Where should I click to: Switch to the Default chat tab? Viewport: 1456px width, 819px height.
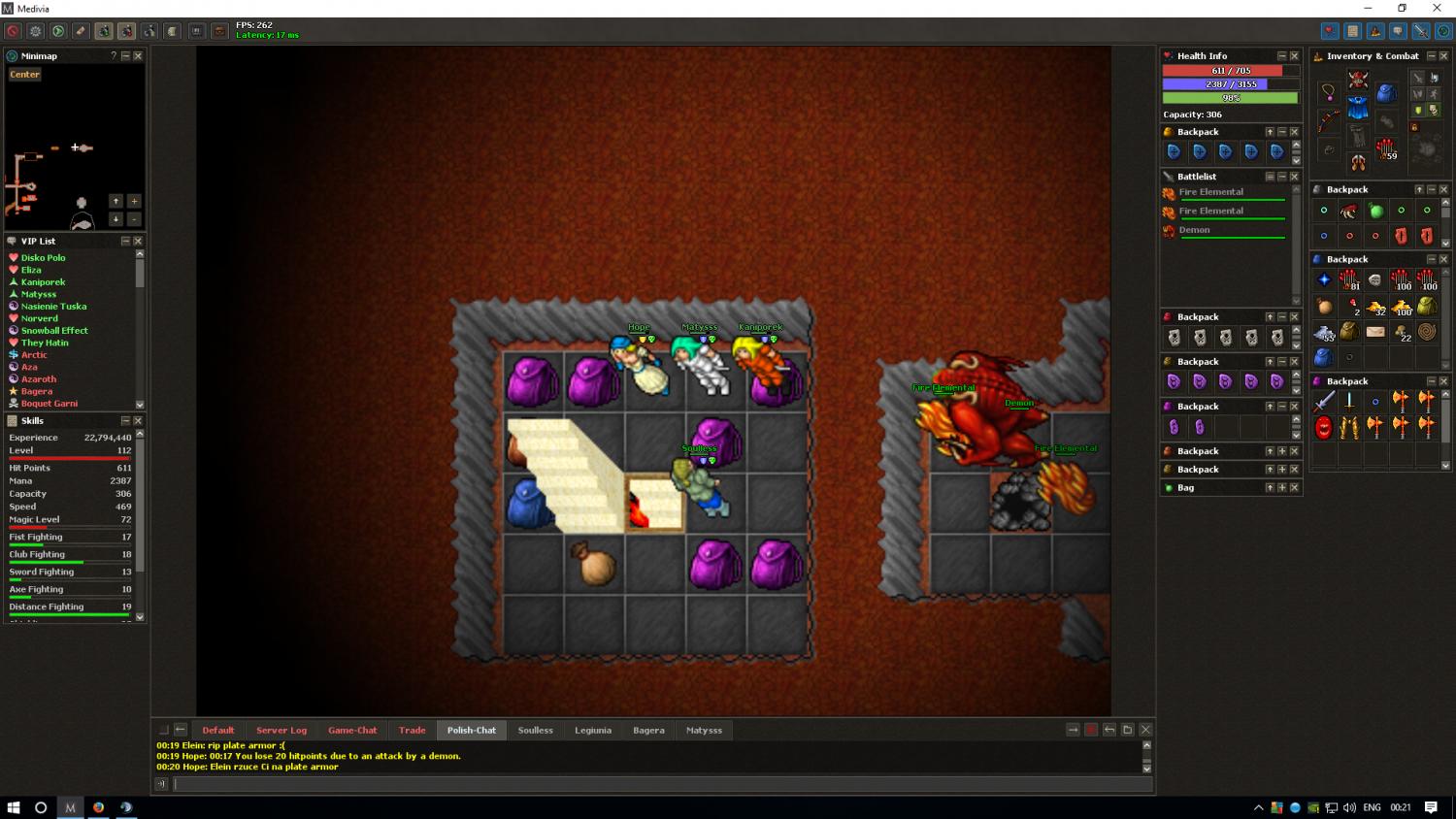(218, 731)
